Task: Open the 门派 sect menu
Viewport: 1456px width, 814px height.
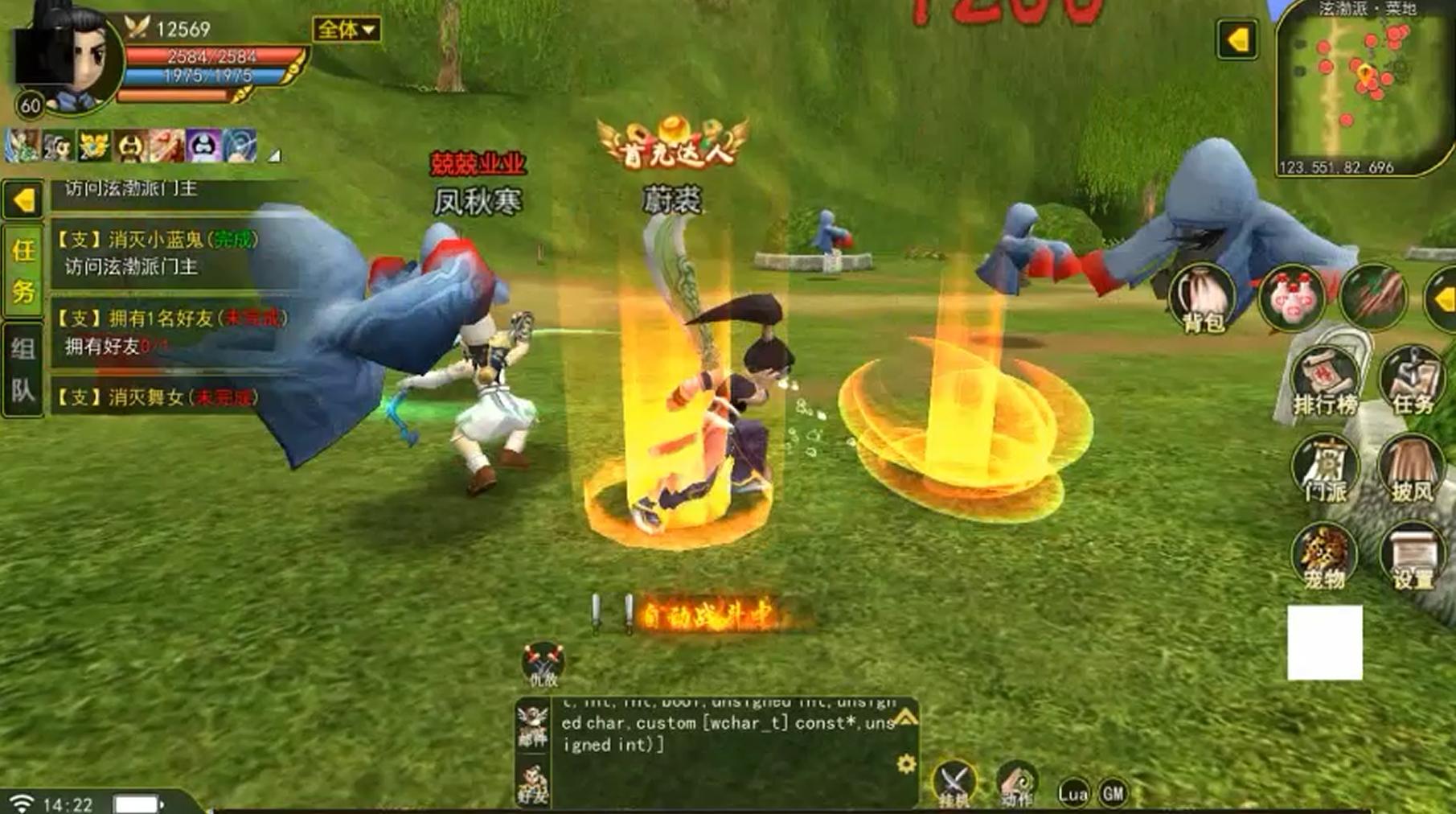Action: click(x=1324, y=469)
